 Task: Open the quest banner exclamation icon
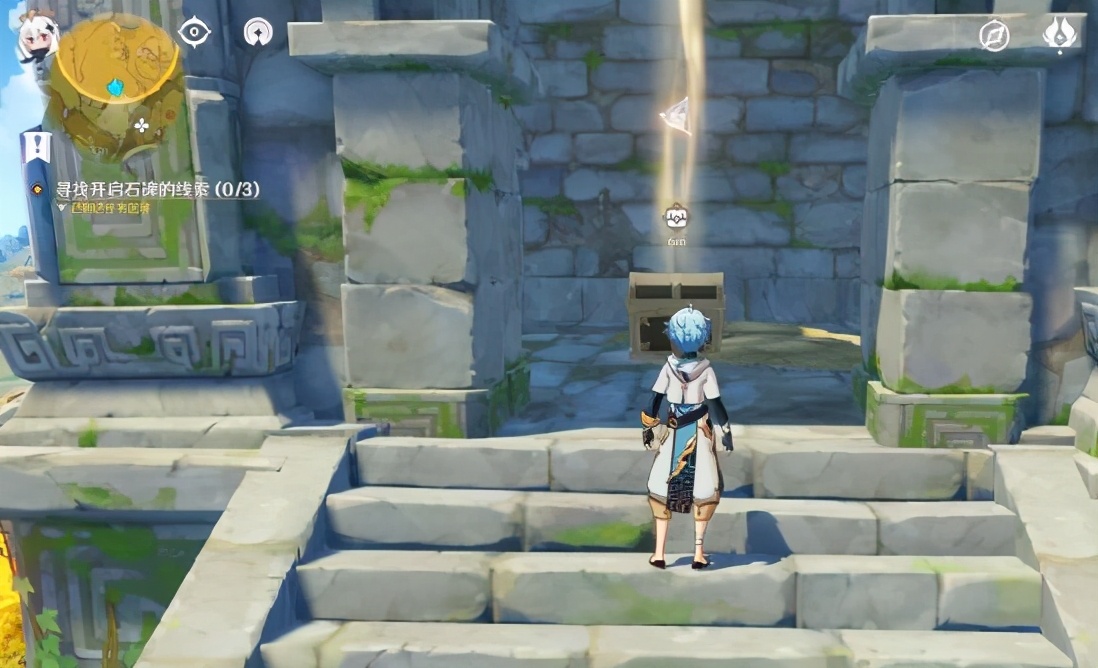pos(37,148)
